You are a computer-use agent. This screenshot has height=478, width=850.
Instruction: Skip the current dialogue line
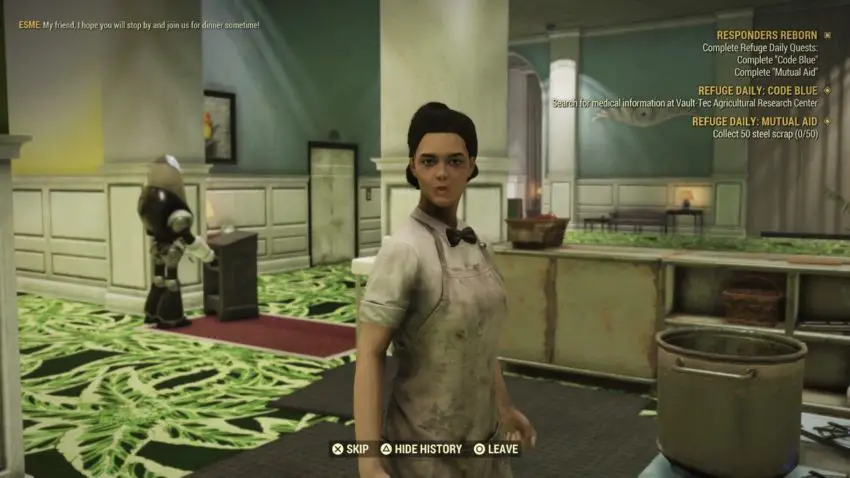coord(350,449)
